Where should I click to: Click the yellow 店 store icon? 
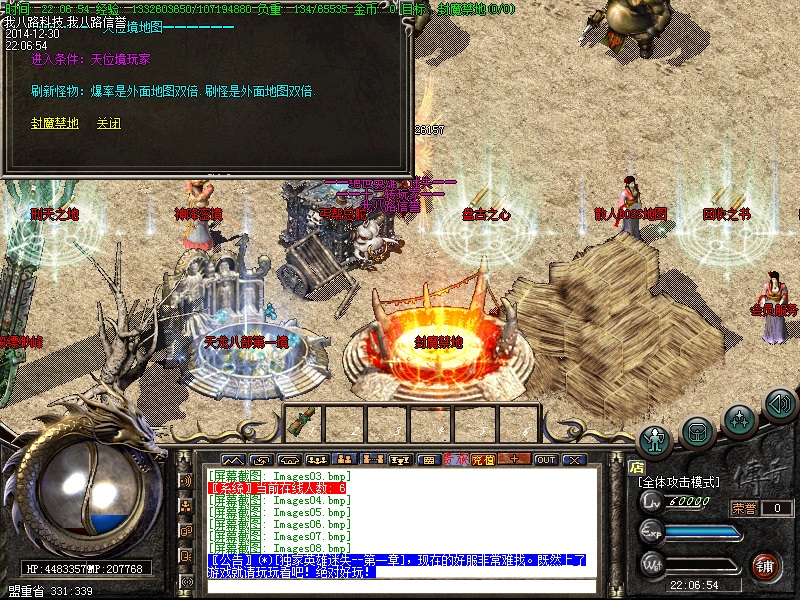(635, 465)
